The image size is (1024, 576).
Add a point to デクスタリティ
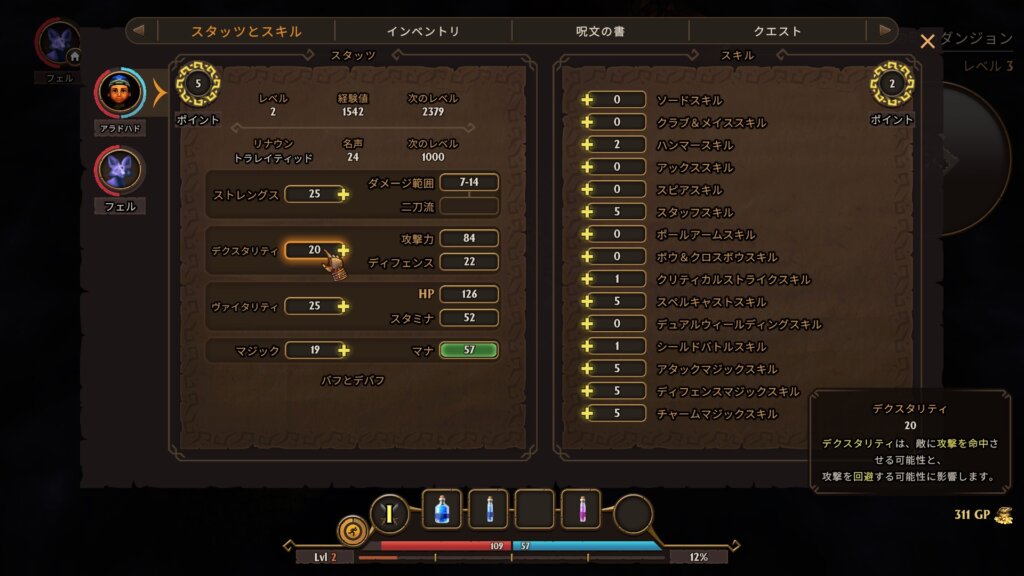point(343,250)
